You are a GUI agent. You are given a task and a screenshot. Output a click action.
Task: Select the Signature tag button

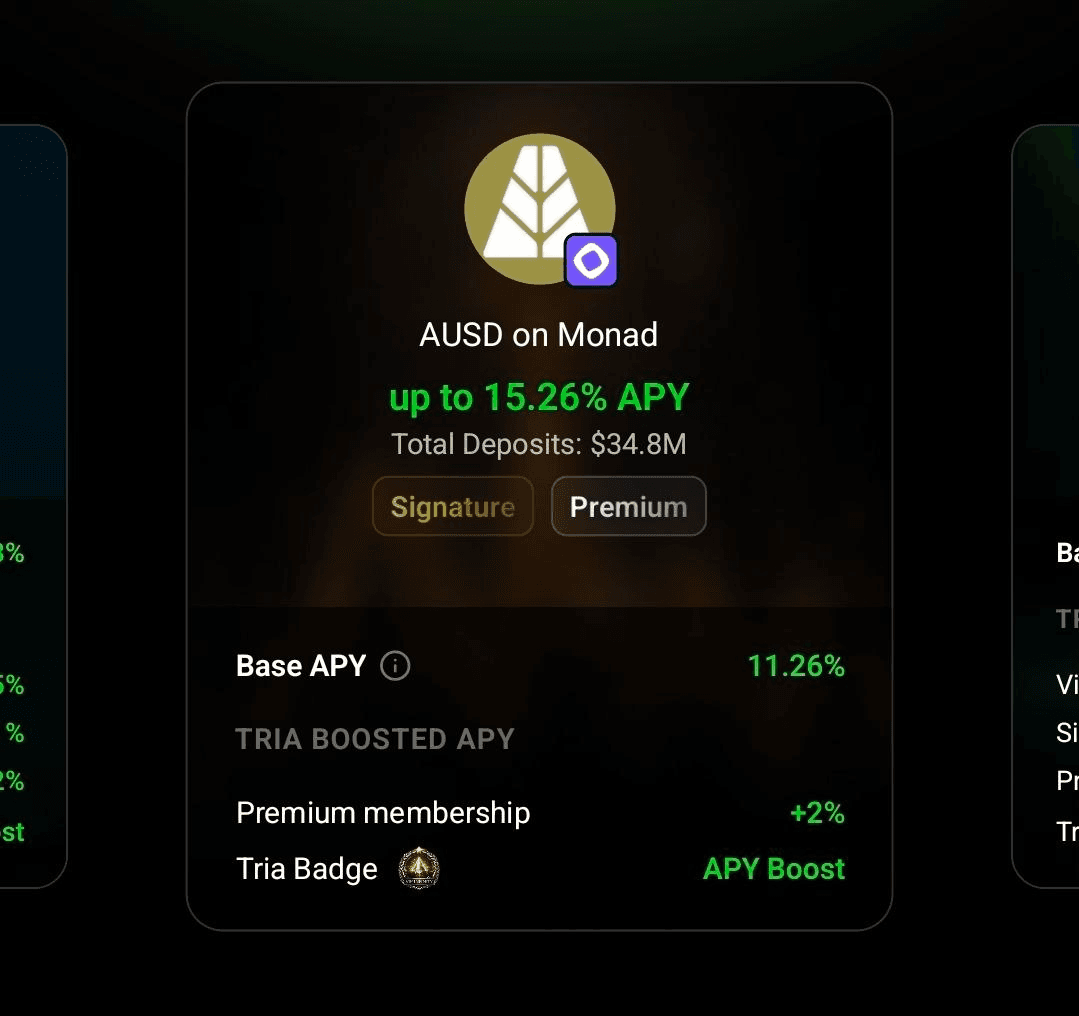(x=452, y=507)
